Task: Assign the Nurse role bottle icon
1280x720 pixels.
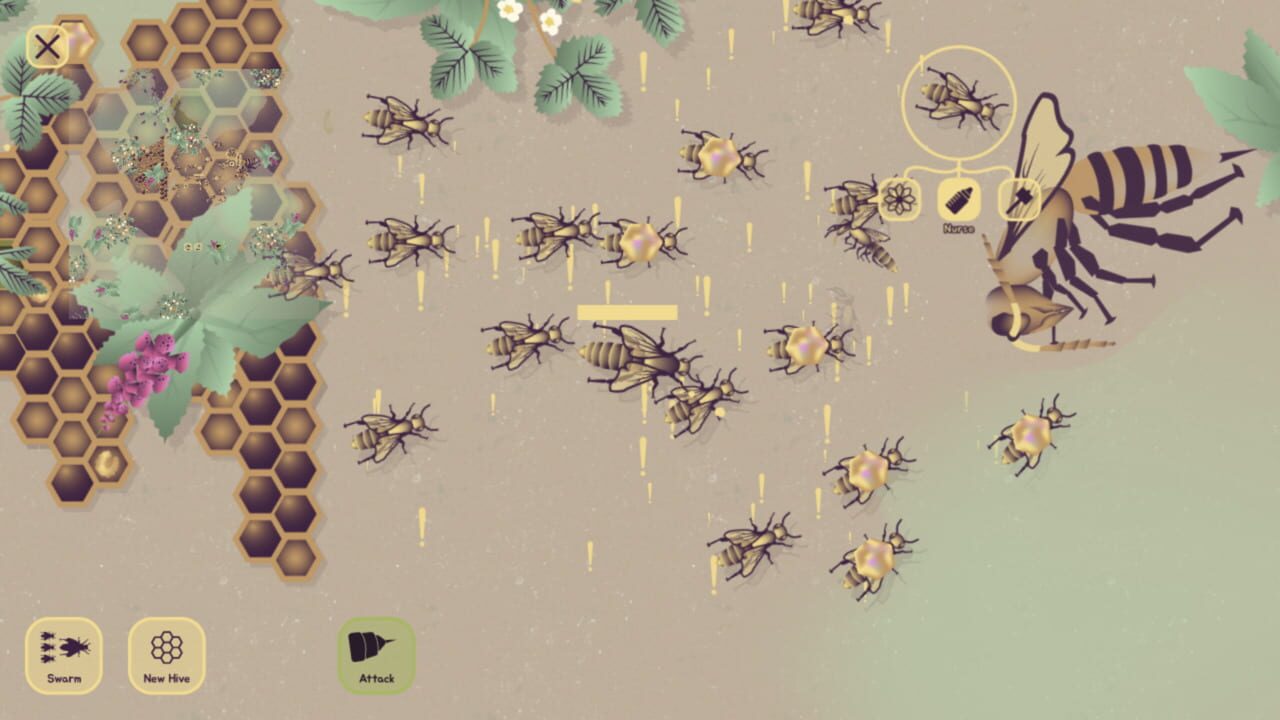Action: (x=957, y=197)
